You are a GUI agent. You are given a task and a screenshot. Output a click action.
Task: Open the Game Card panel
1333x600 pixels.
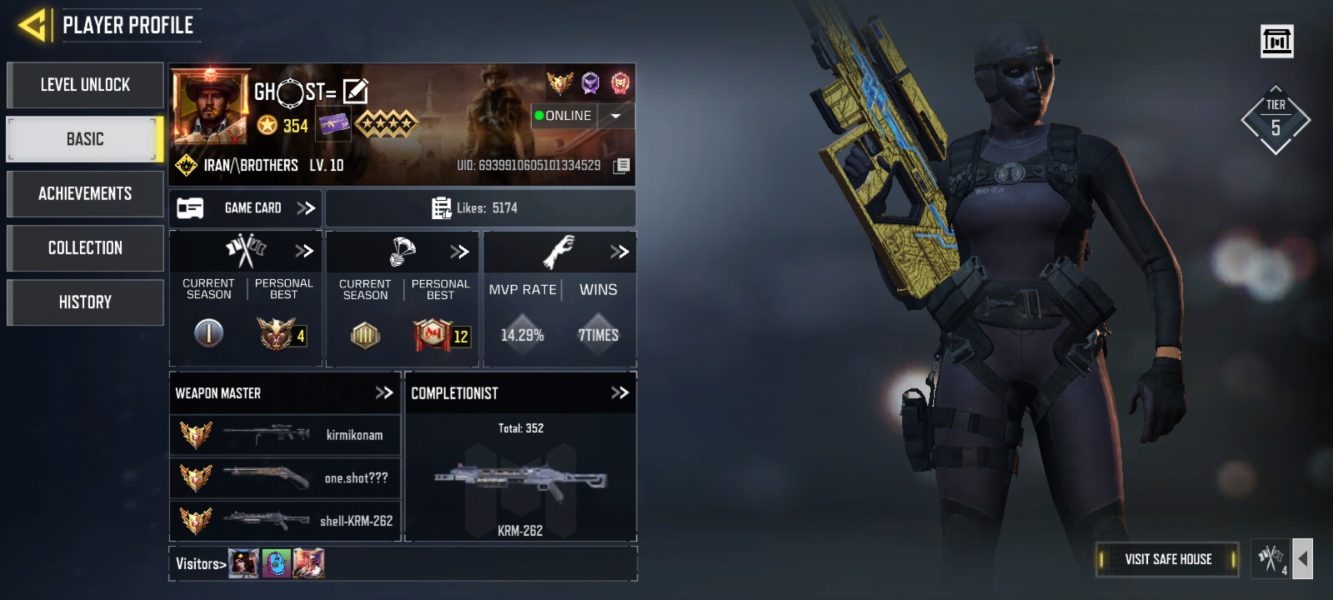pos(246,208)
